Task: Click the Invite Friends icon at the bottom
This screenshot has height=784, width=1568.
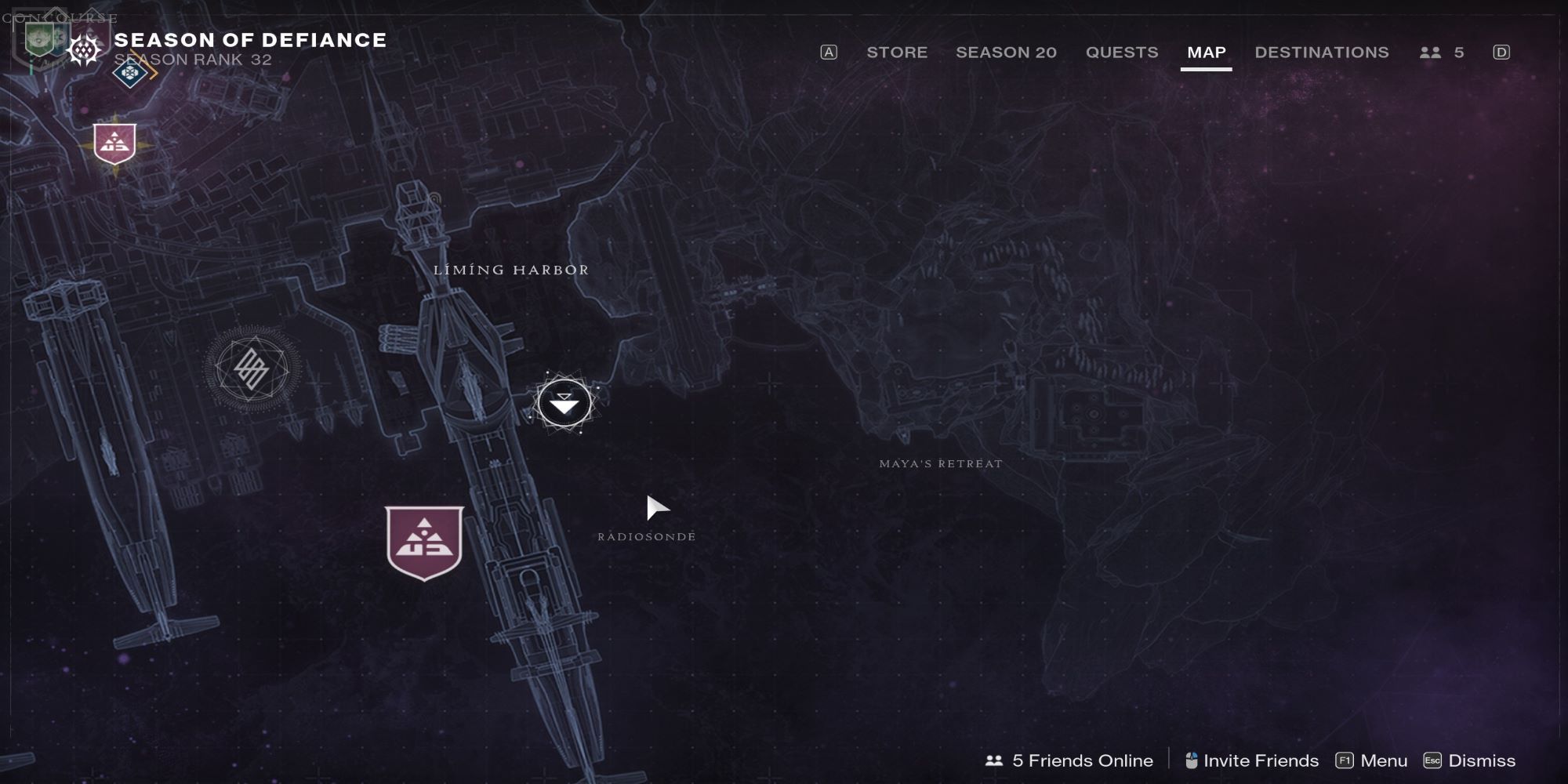Action: tap(1192, 760)
